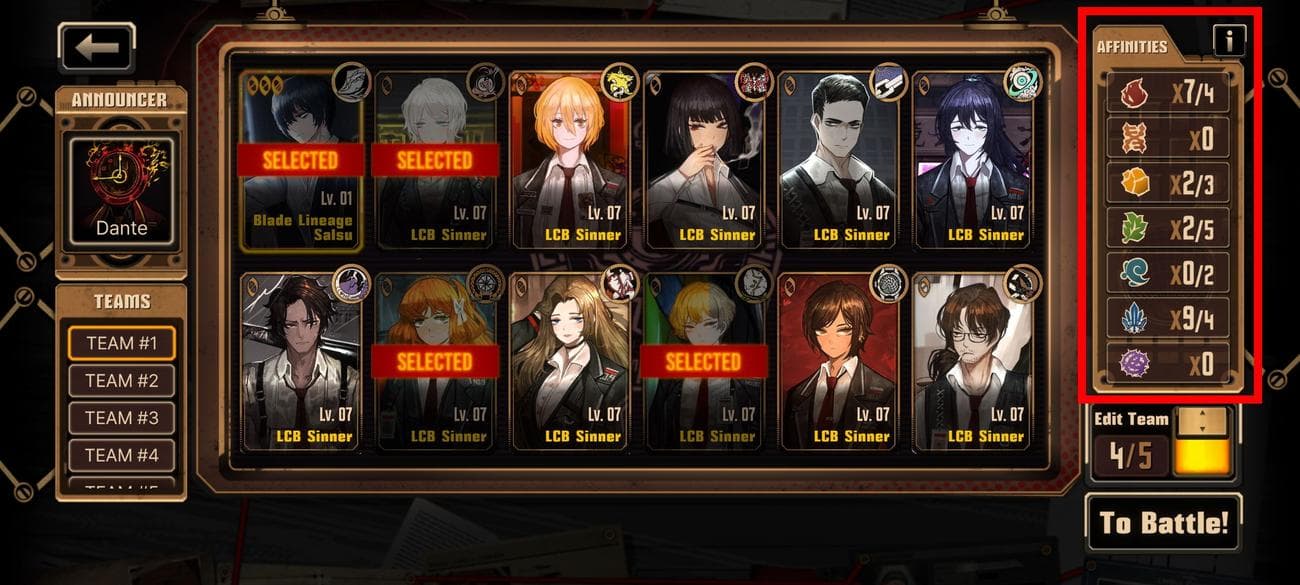
Task: Select the scowling brown-haired man in suspenders
Action: click(x=301, y=362)
